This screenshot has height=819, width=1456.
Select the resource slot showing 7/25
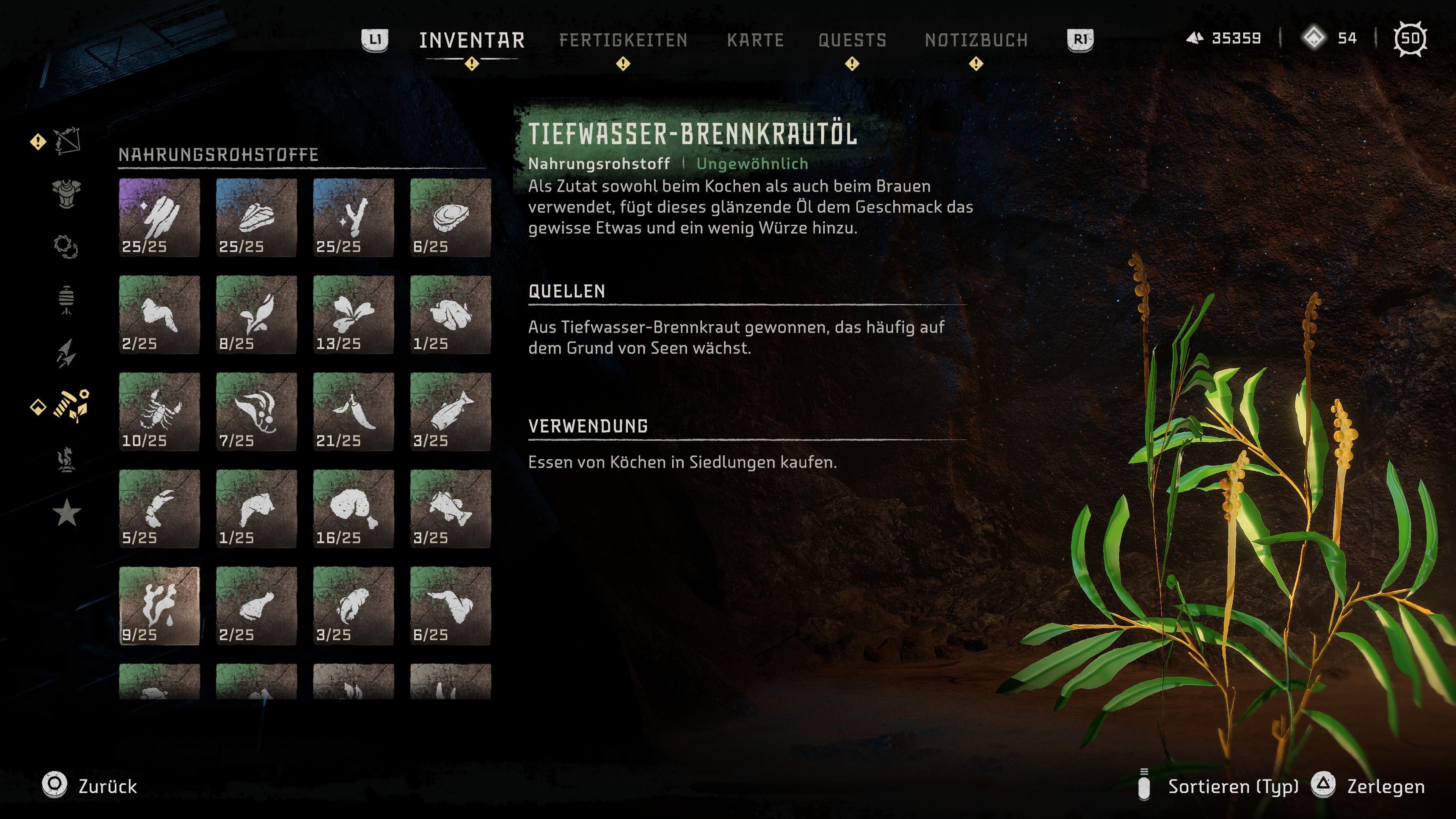pos(256,412)
